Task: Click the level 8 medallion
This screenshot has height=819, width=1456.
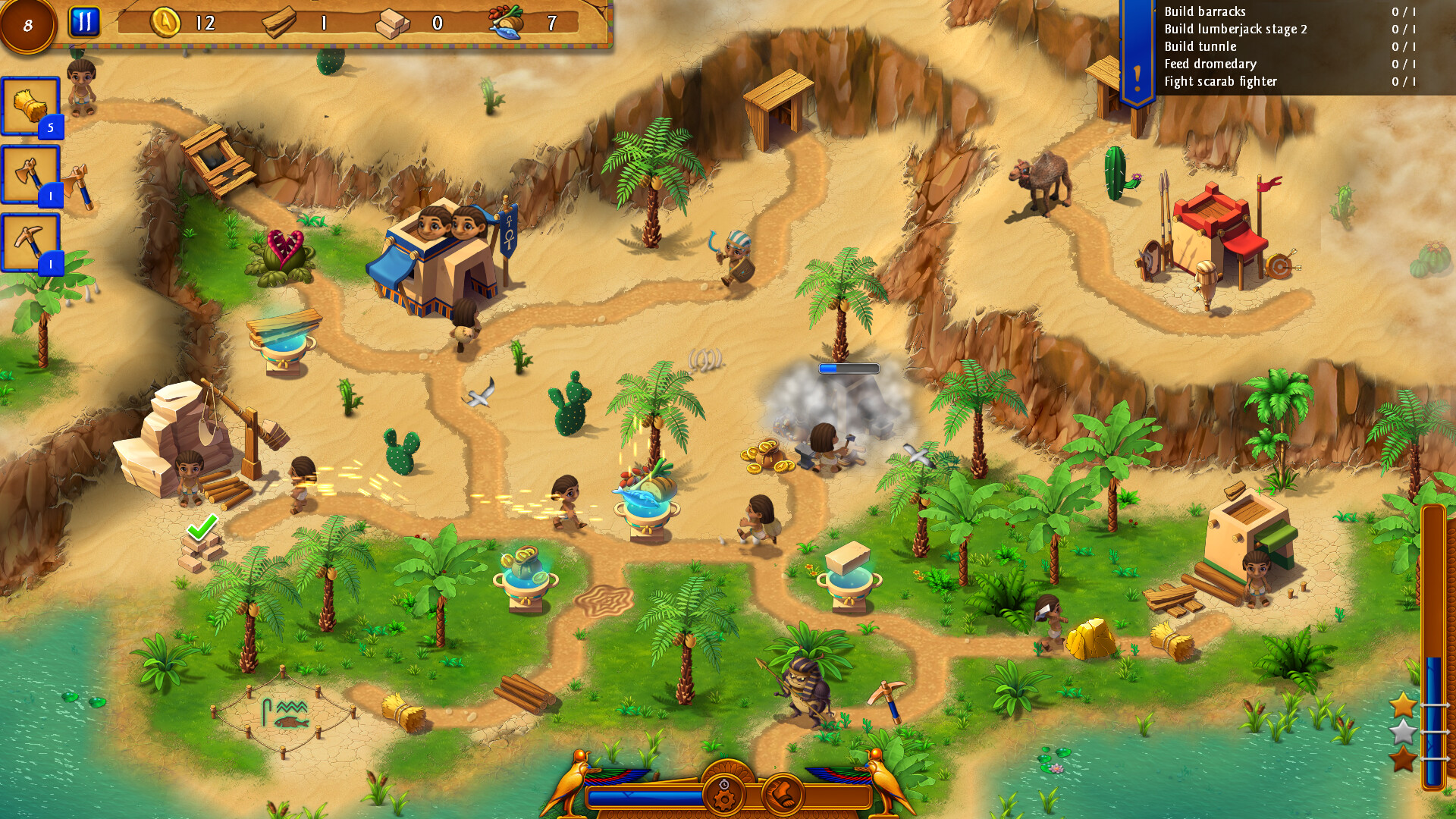Action: [x=29, y=24]
